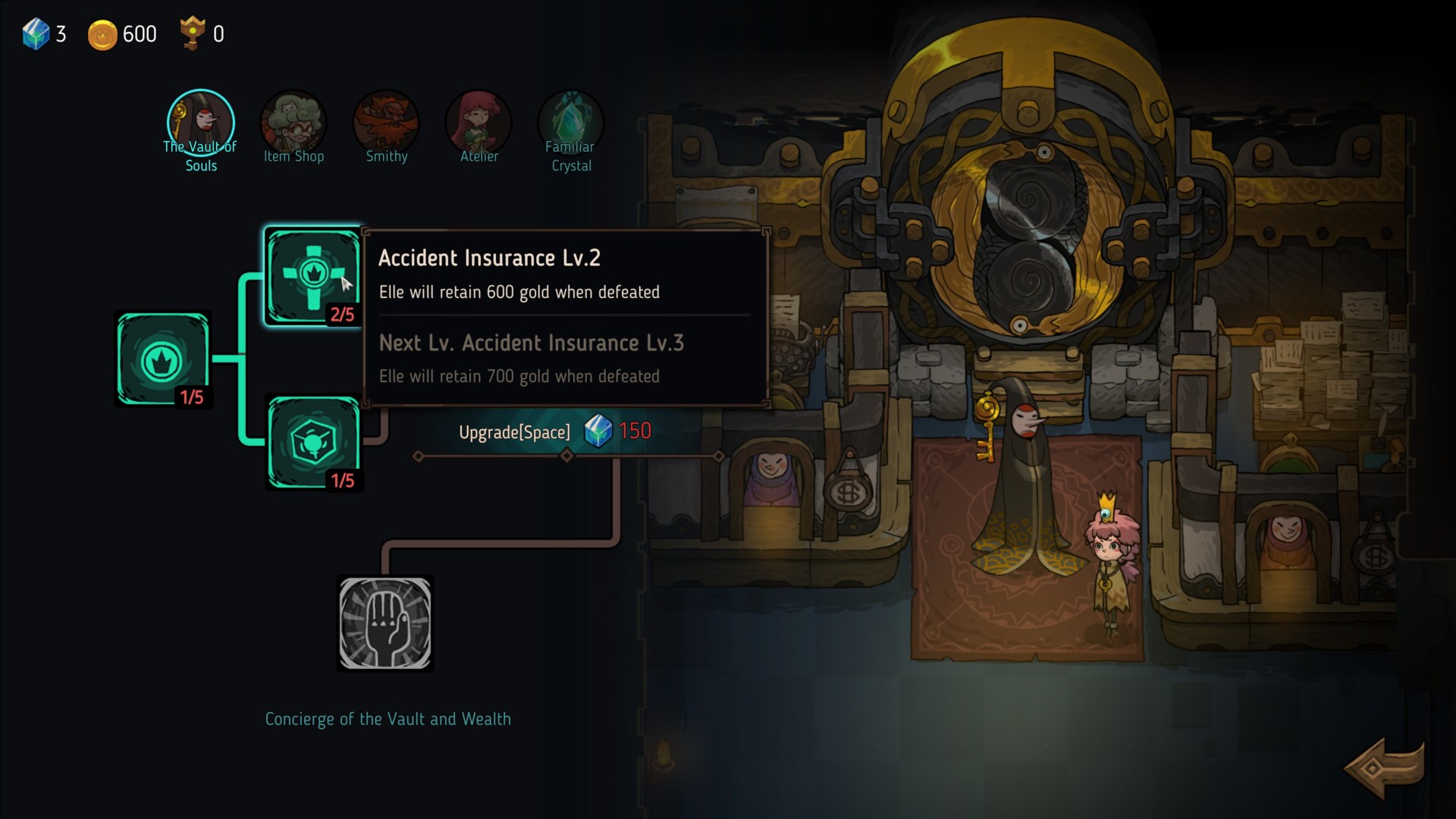Image resolution: width=1456 pixels, height=819 pixels.
Task: Switch to The Vault of Souls tab
Action: tap(201, 125)
